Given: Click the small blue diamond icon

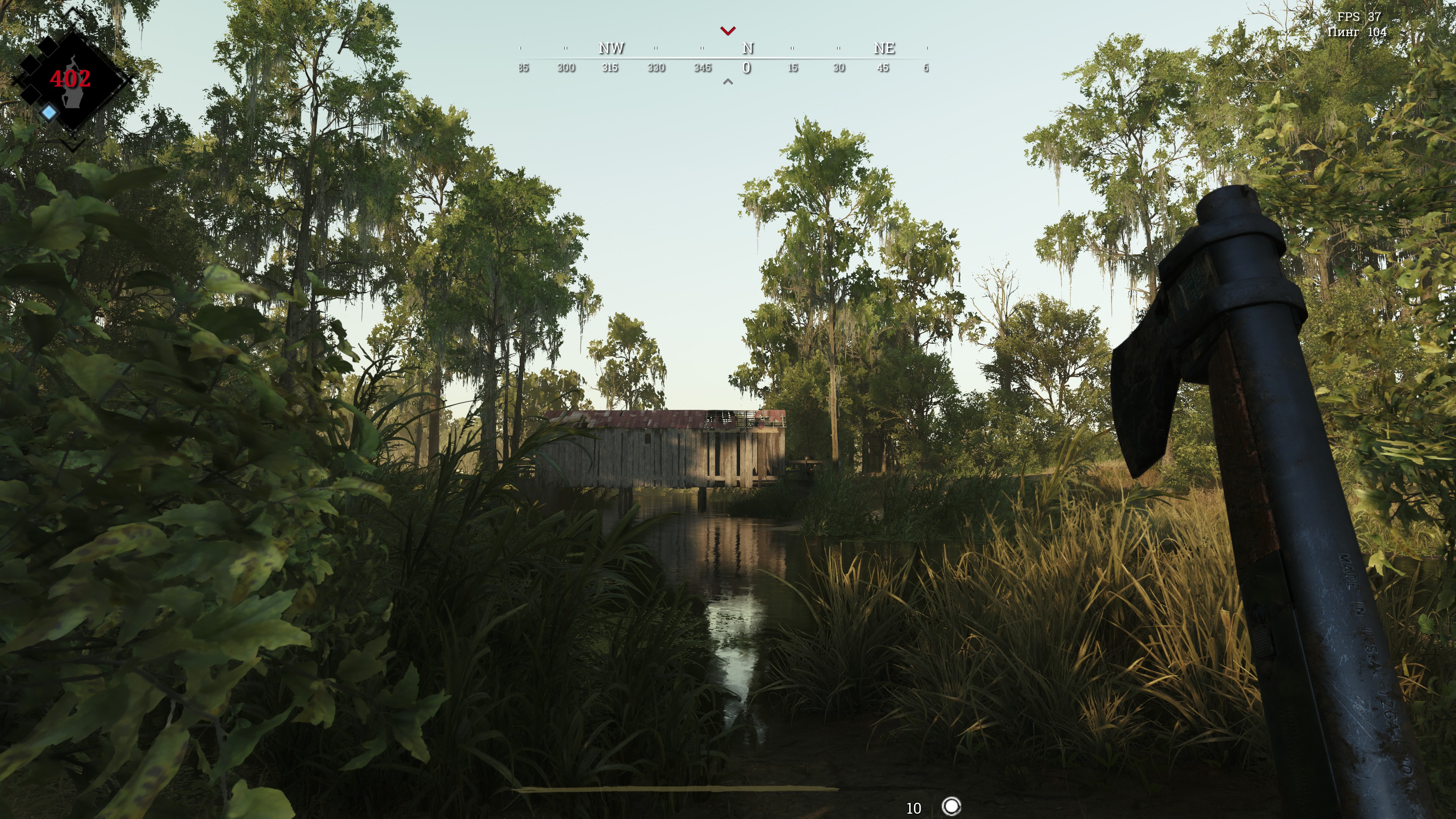Looking at the screenshot, I should tap(49, 113).
